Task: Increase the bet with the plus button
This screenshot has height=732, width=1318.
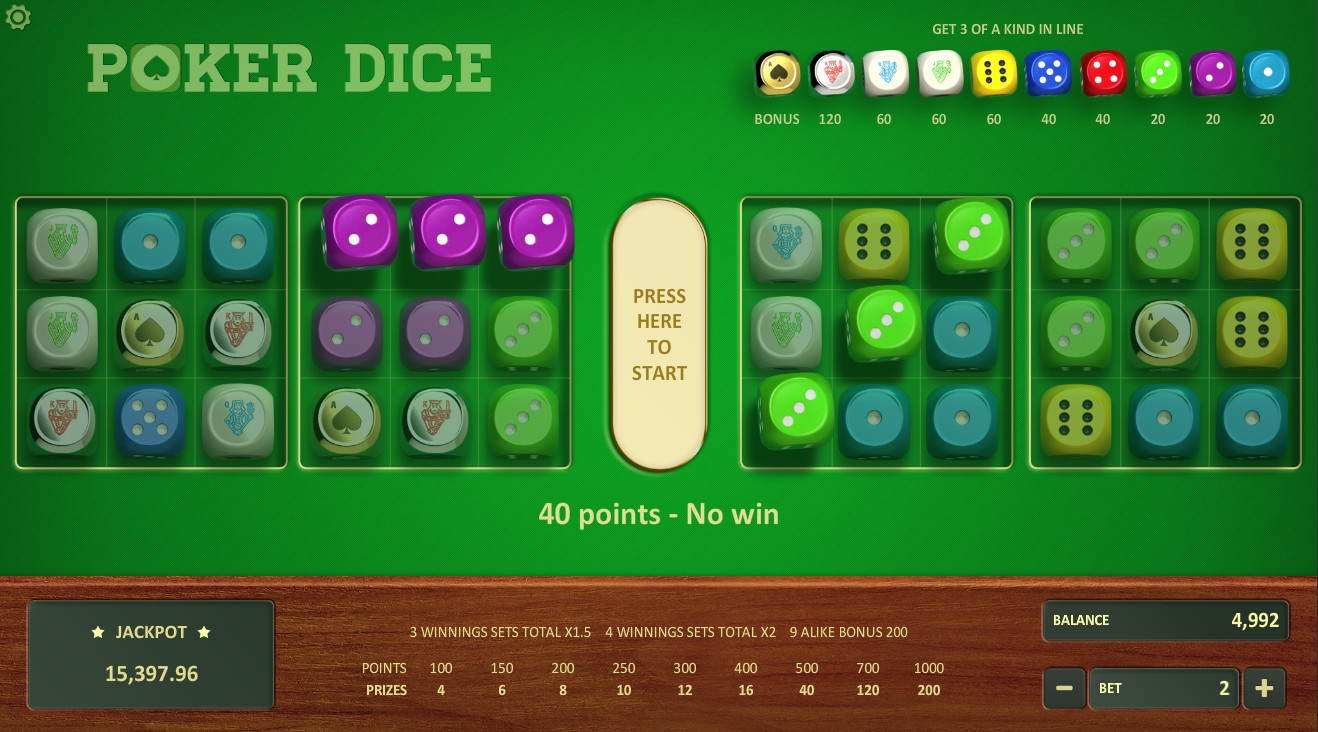Action: click(1264, 688)
